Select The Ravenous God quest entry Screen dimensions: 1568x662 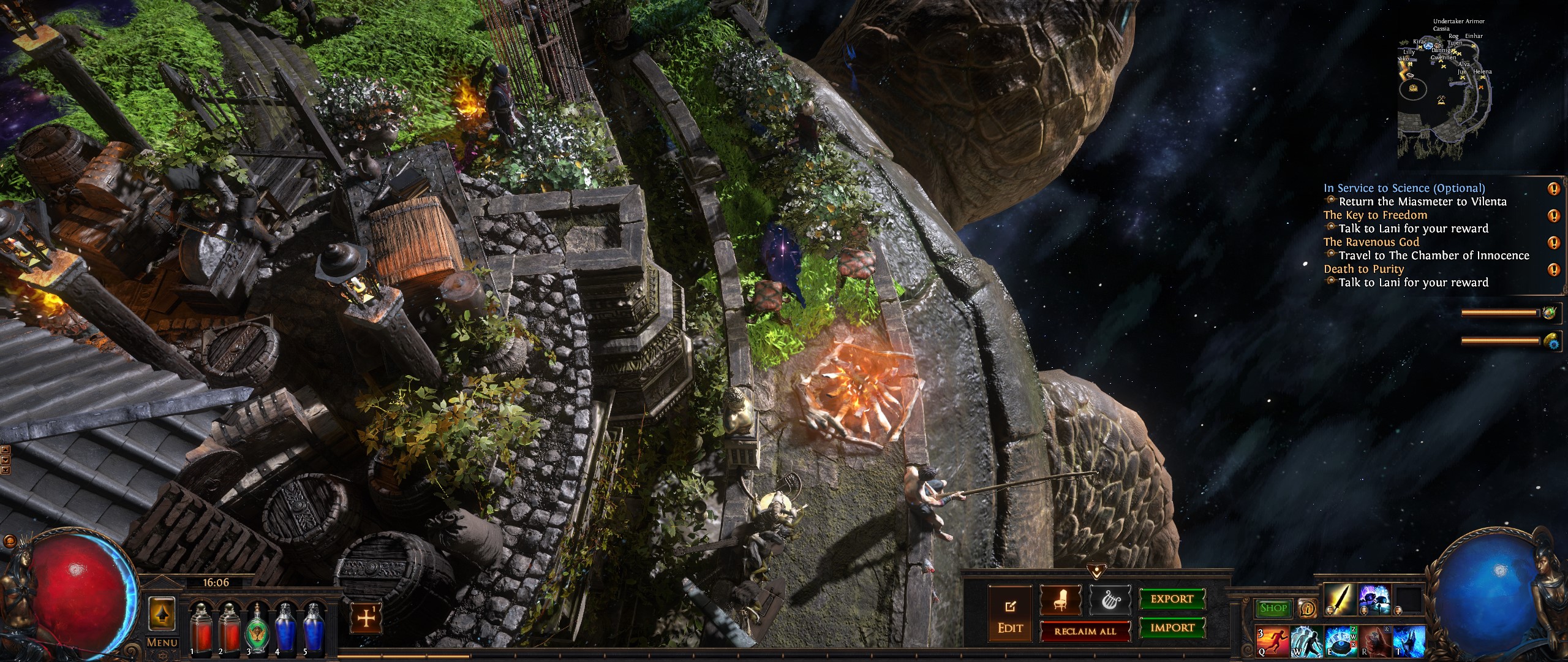pyautogui.click(x=1371, y=242)
